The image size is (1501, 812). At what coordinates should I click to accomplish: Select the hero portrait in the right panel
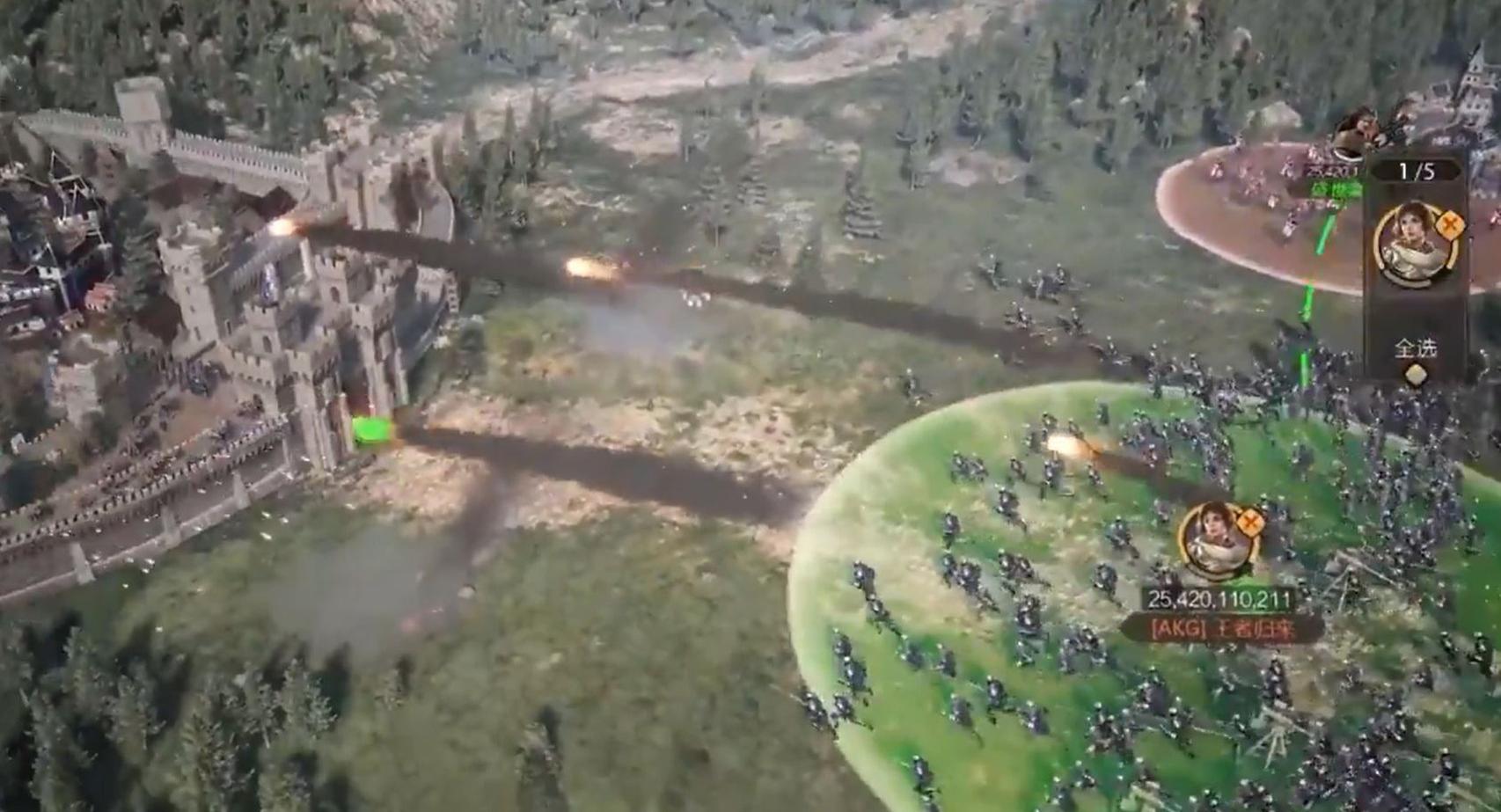point(1412,245)
